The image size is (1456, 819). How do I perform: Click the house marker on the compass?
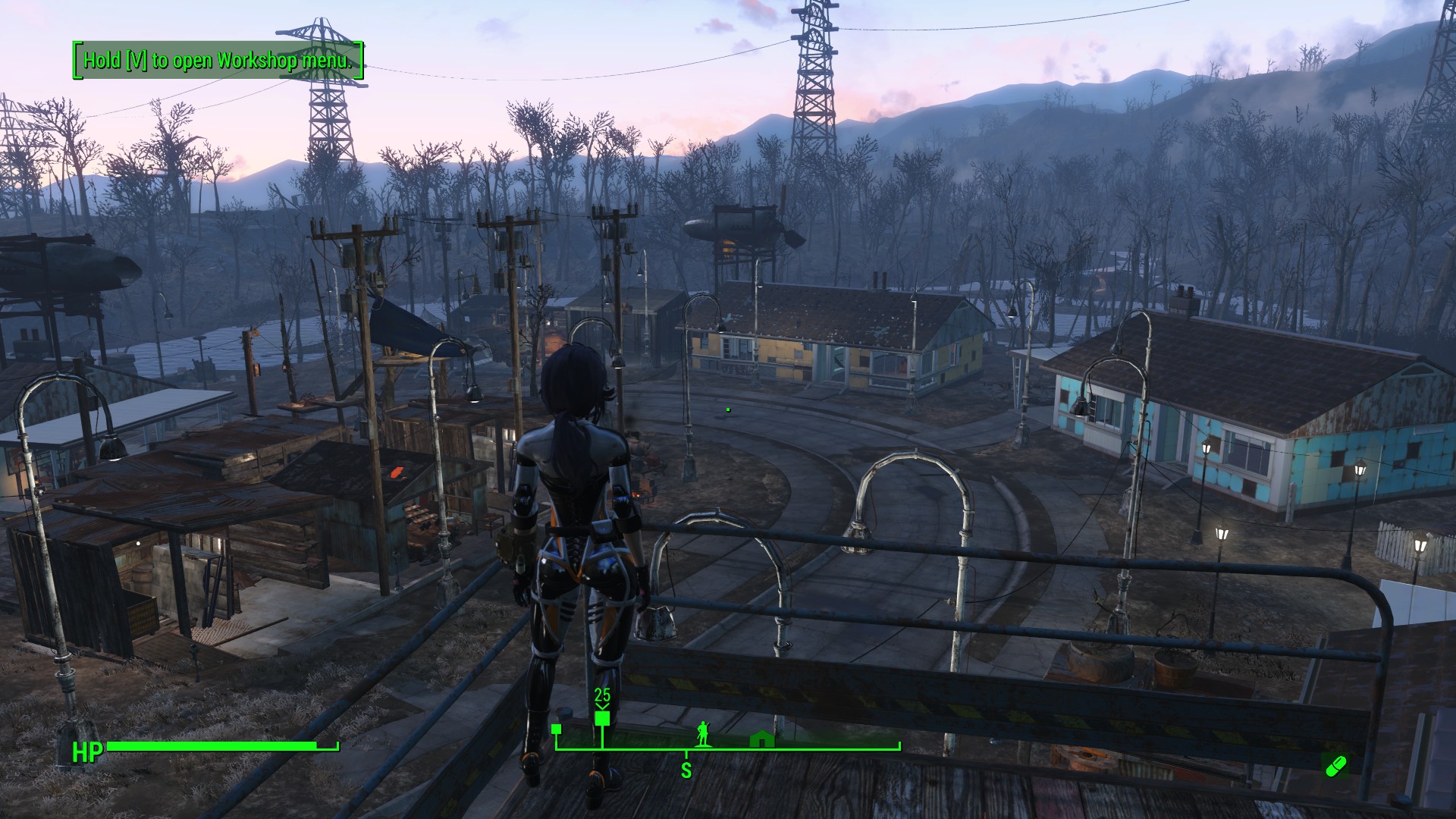point(761,739)
